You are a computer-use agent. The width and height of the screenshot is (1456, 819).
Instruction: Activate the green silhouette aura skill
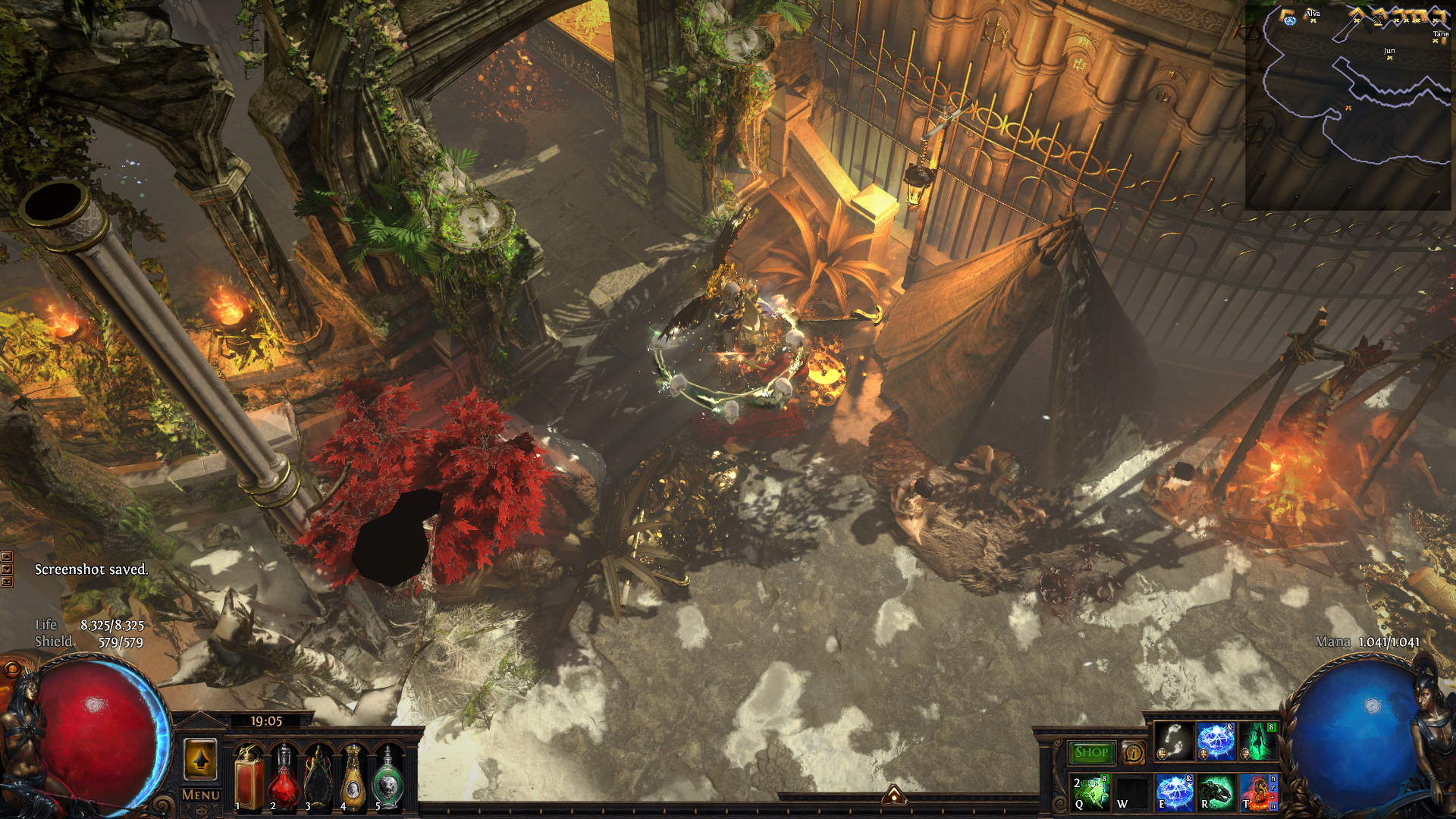pos(1258,741)
